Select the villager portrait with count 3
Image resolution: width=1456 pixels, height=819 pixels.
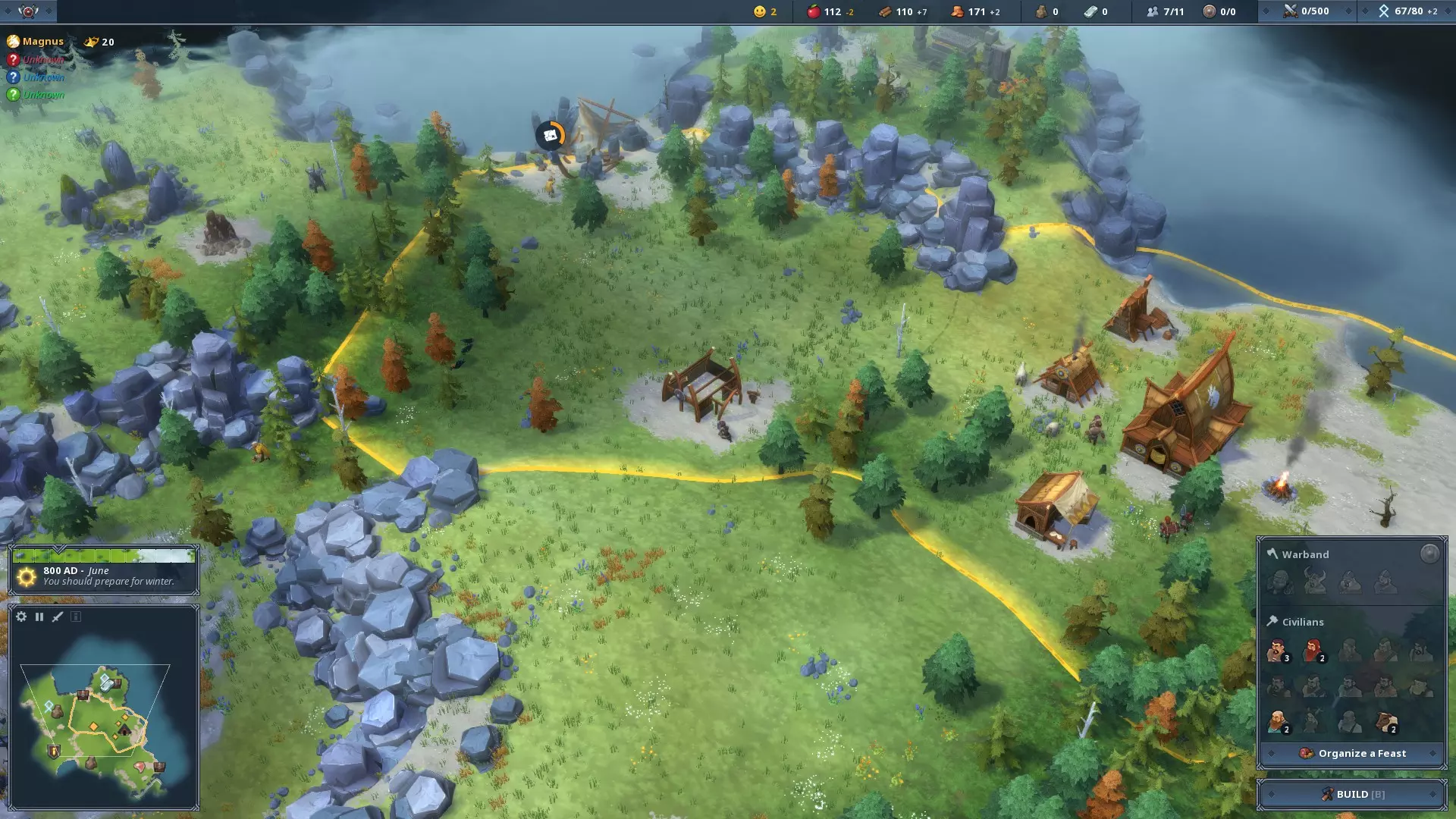pos(1278,651)
